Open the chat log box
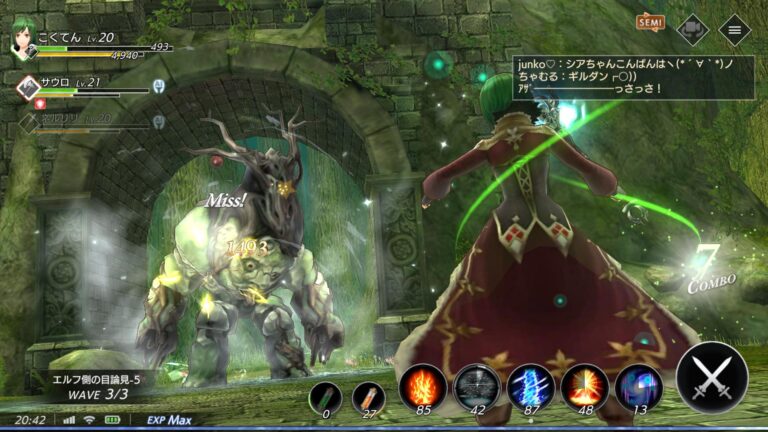This screenshot has width=768, height=432. (633, 77)
